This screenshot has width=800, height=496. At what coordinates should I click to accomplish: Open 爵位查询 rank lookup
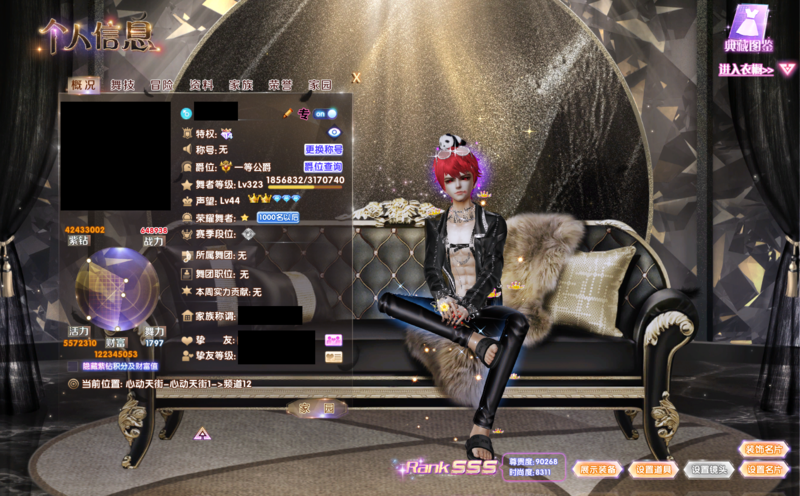click(x=323, y=166)
